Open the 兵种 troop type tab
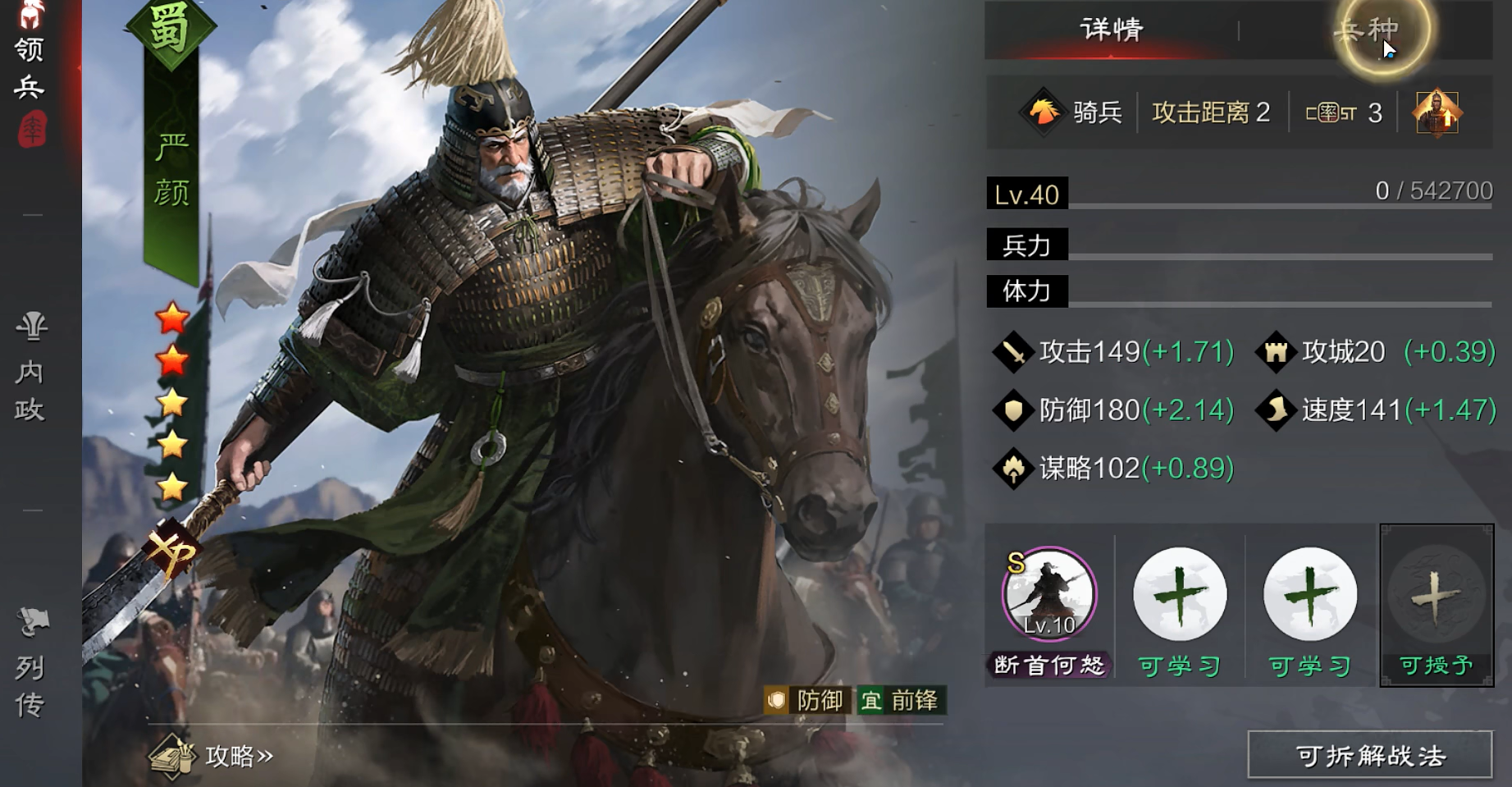The width and height of the screenshot is (1512, 787). (1366, 30)
